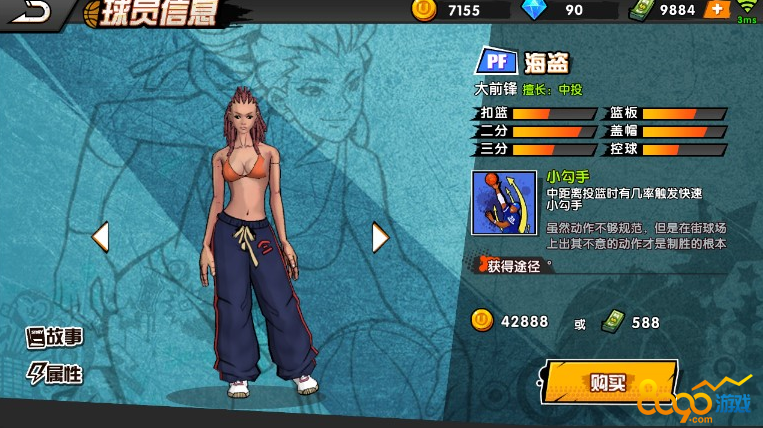Screen dimensions: 763x428
Task: Add more cash with the orange plus
Action: 717,10
